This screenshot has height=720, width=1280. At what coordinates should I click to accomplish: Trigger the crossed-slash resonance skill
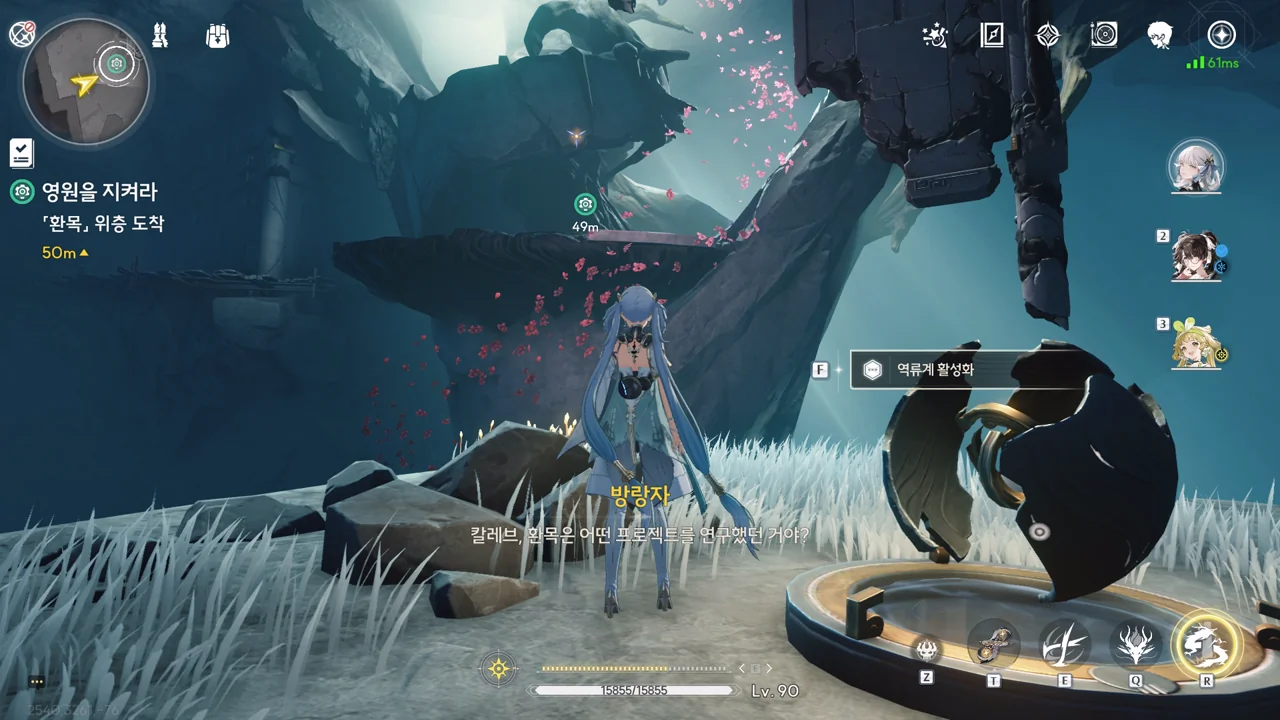pos(1064,645)
